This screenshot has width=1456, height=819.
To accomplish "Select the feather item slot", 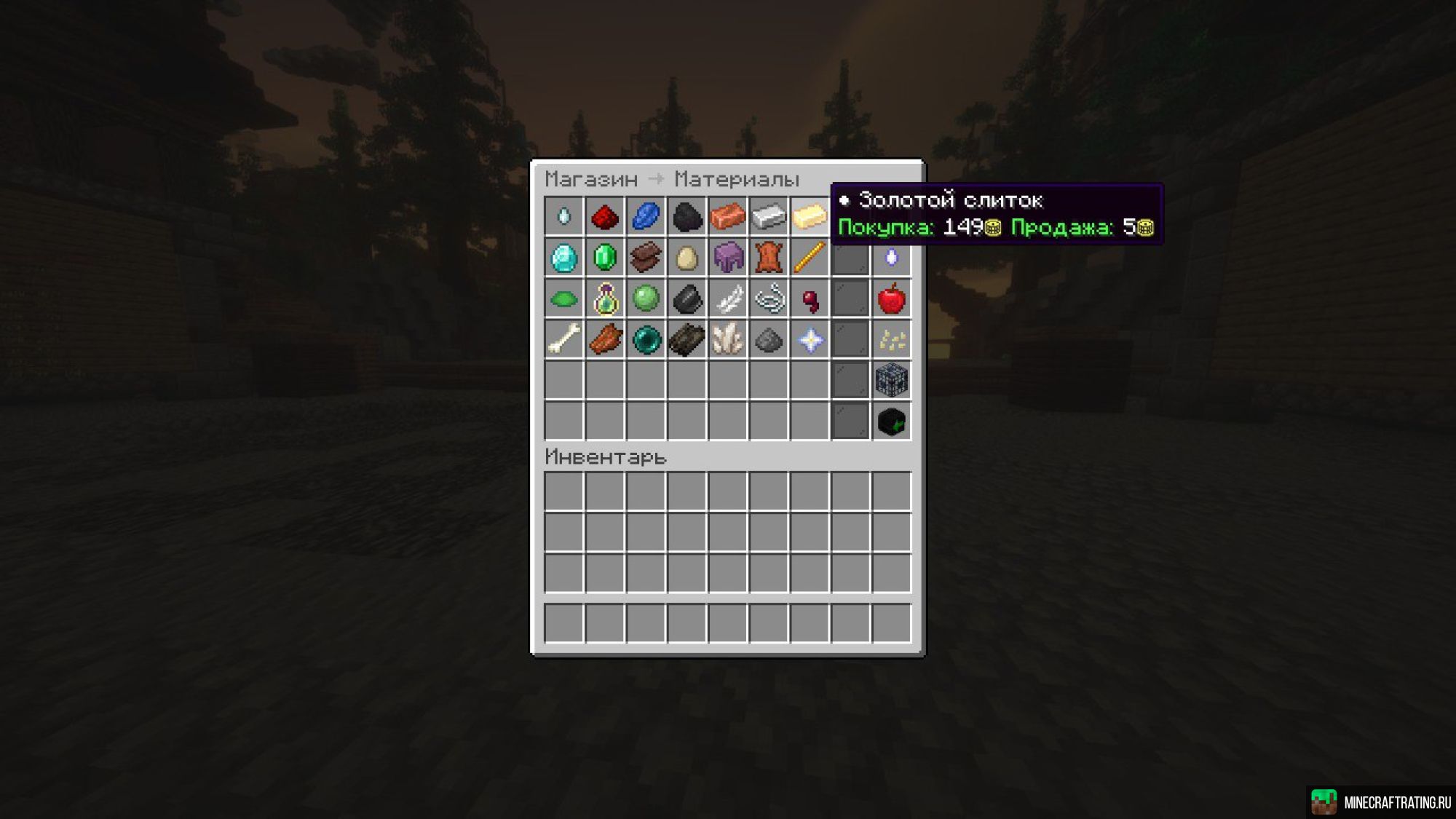I will coord(727,298).
